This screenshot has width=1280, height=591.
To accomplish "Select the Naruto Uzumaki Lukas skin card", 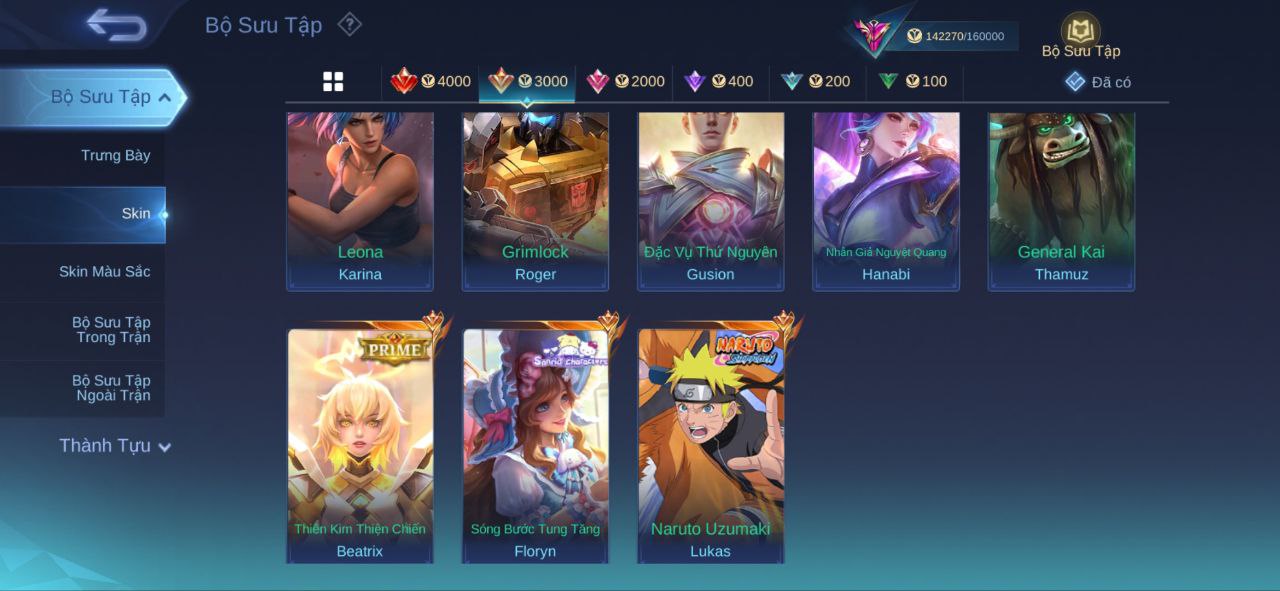I will (711, 445).
